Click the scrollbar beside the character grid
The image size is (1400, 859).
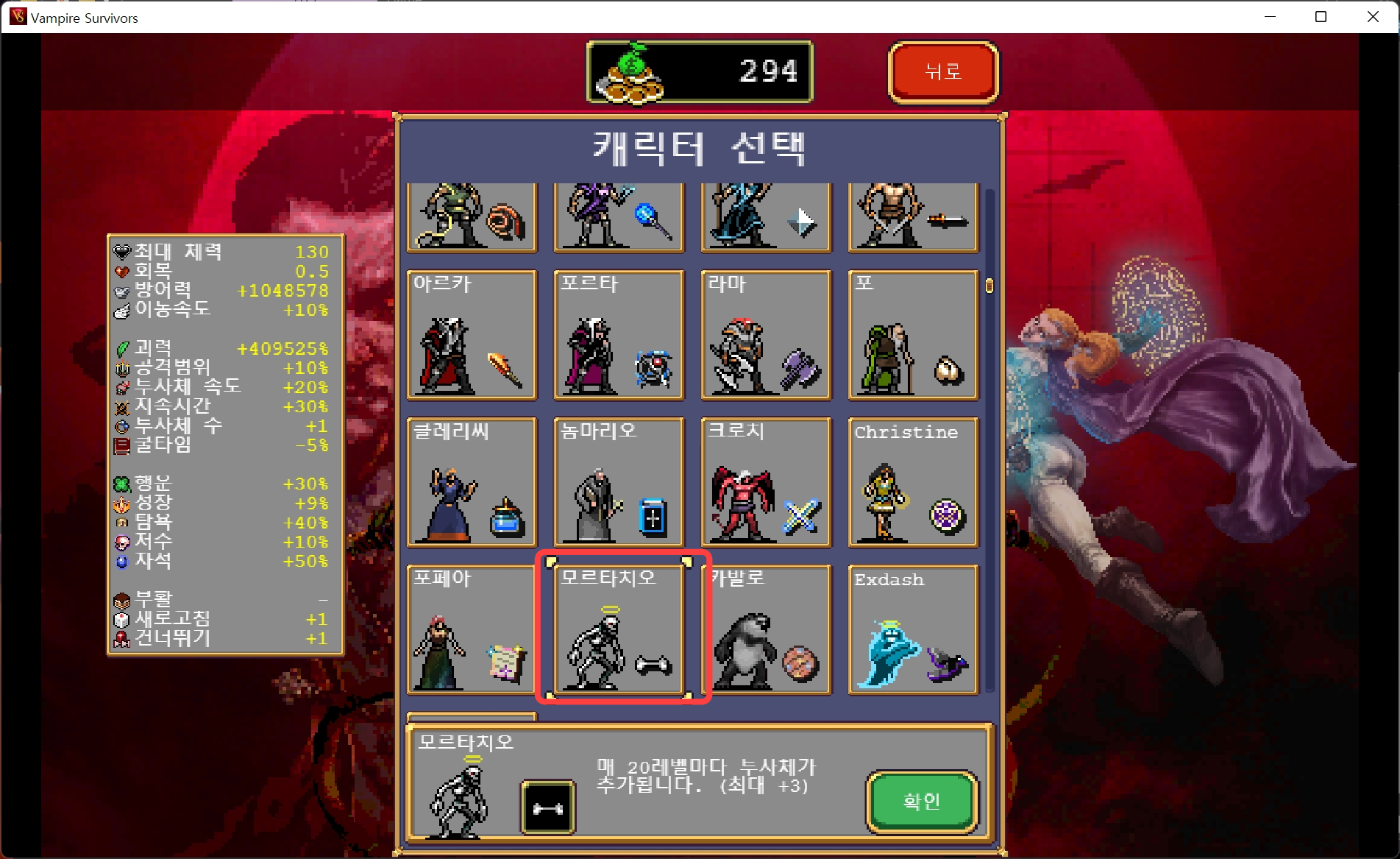[x=988, y=283]
